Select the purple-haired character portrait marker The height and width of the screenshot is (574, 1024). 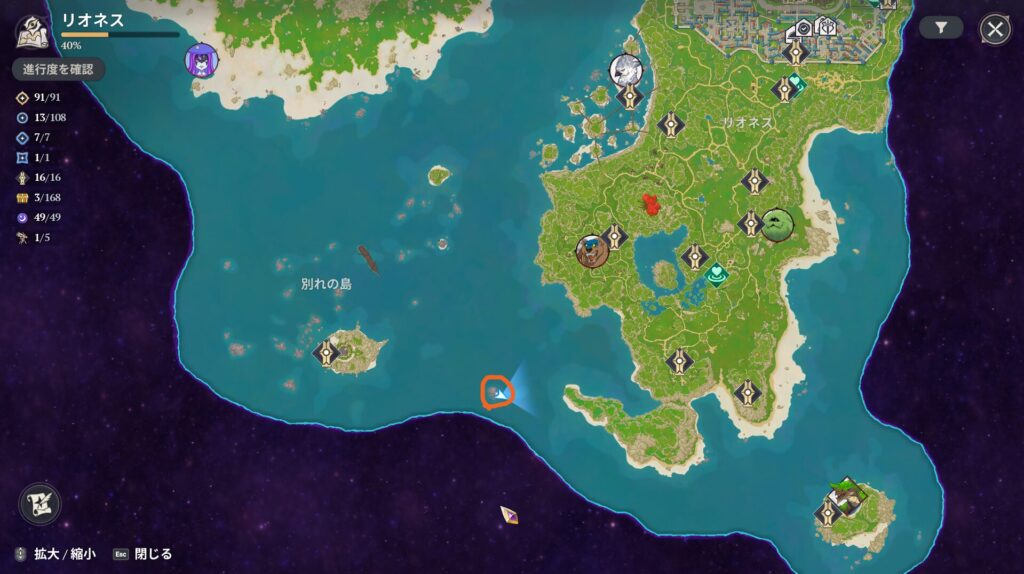[202, 60]
